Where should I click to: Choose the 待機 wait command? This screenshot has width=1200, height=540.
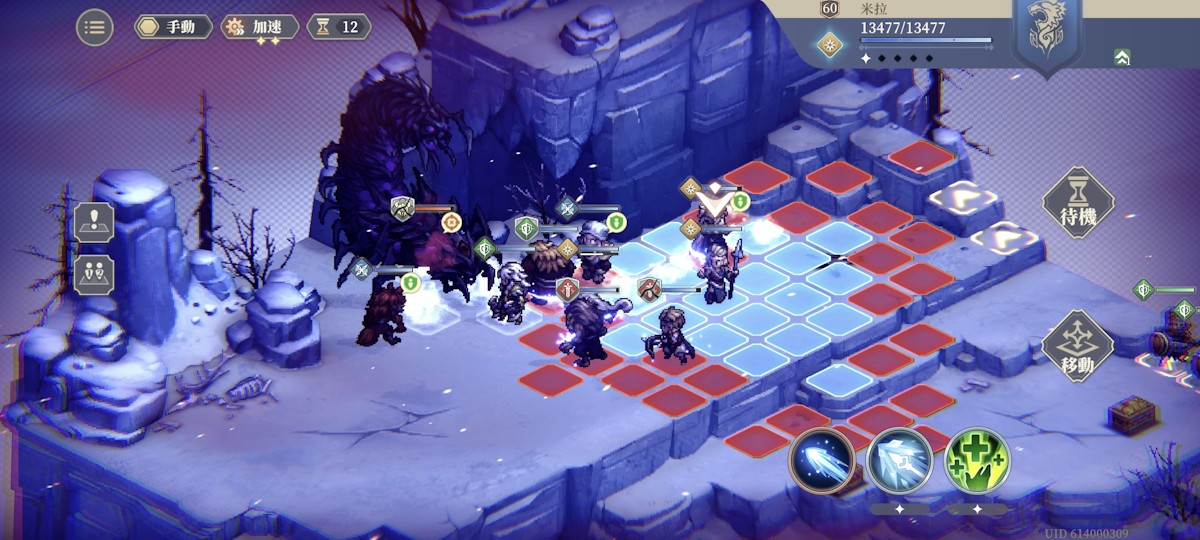(x=1078, y=203)
